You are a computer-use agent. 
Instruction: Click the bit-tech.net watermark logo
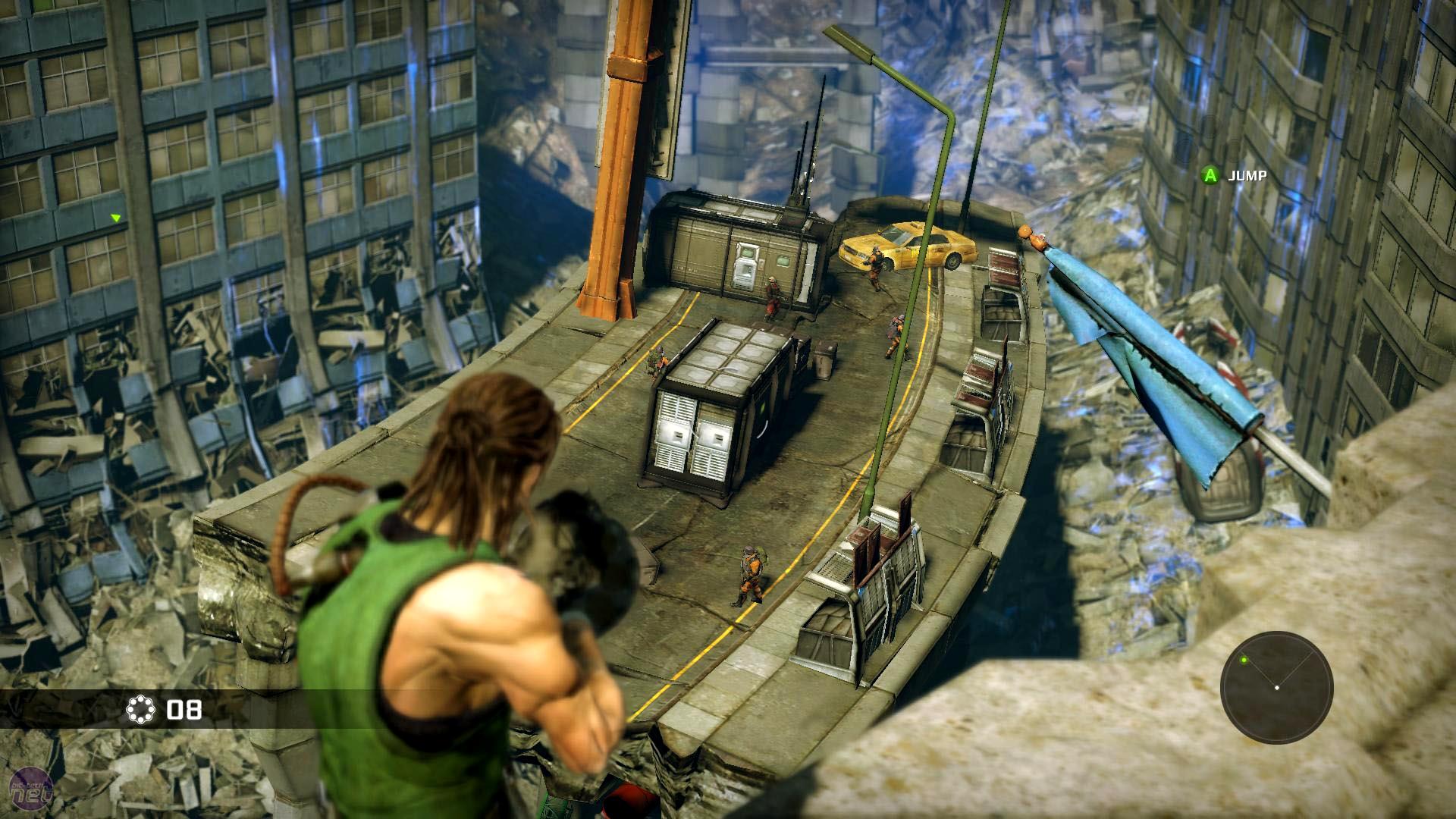click(32, 789)
